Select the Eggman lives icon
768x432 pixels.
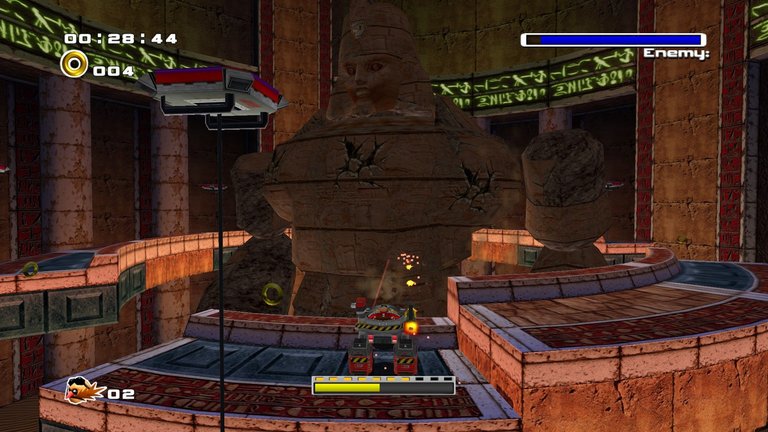click(x=84, y=391)
